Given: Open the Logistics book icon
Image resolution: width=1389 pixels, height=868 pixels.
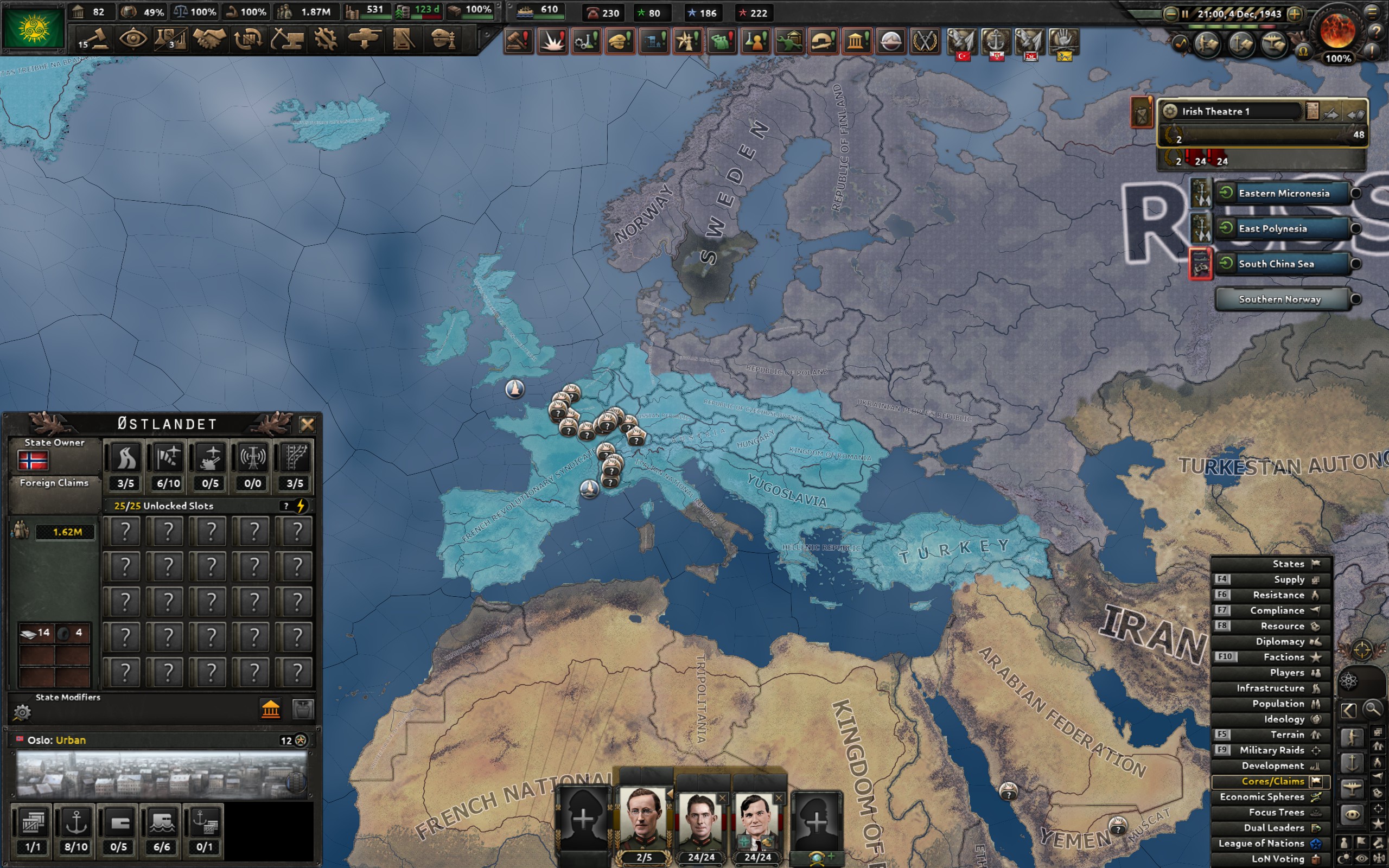Looking at the screenshot, I should 405,40.
